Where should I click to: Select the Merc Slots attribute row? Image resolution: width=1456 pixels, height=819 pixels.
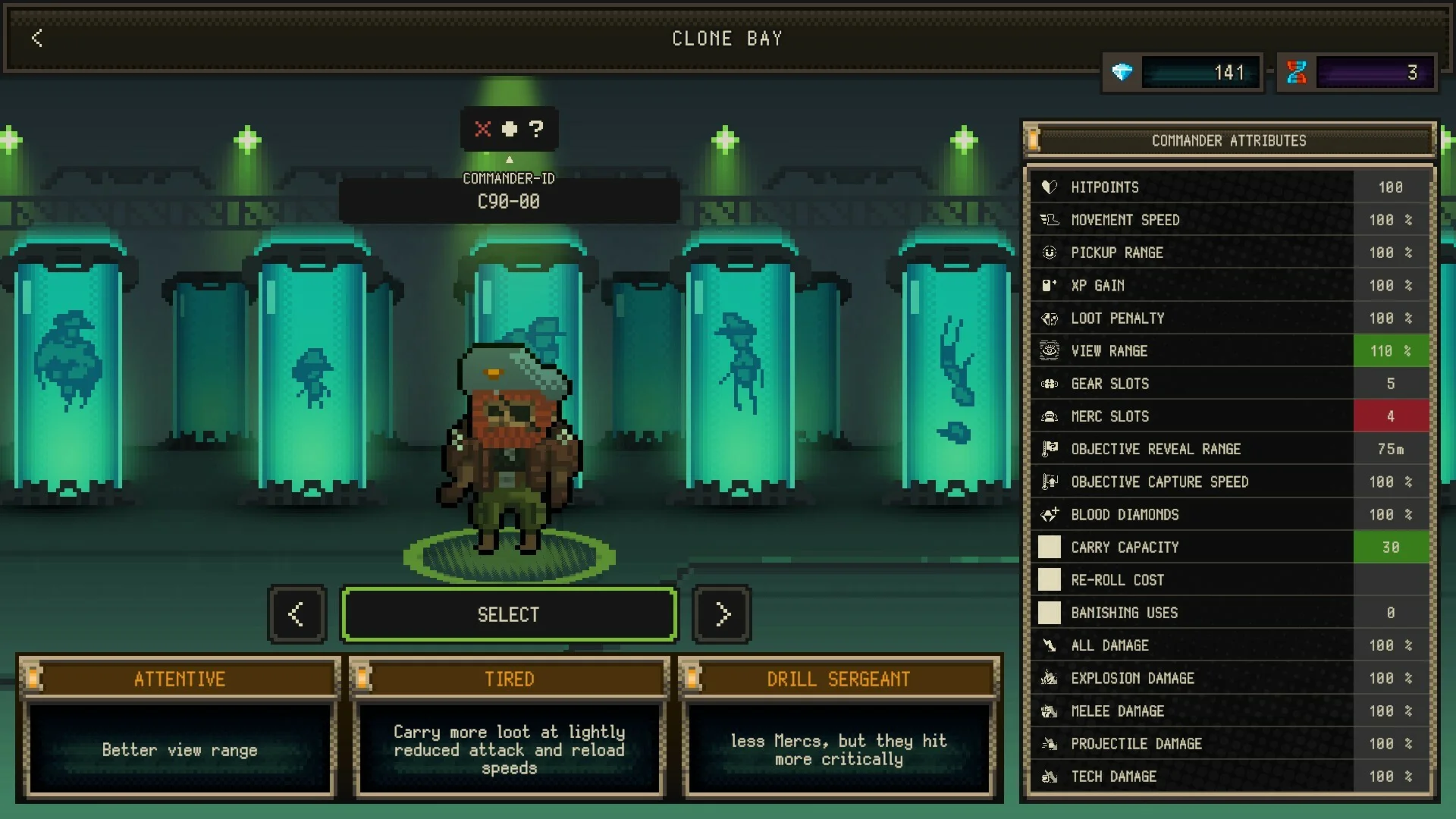1228,416
